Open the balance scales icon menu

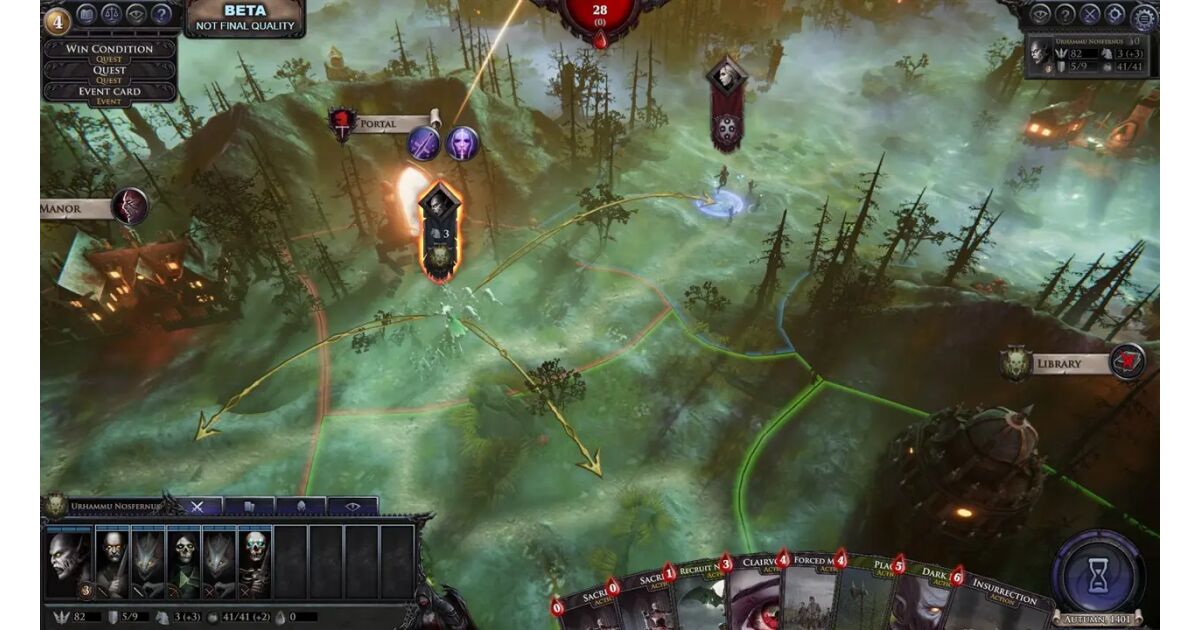tap(111, 15)
